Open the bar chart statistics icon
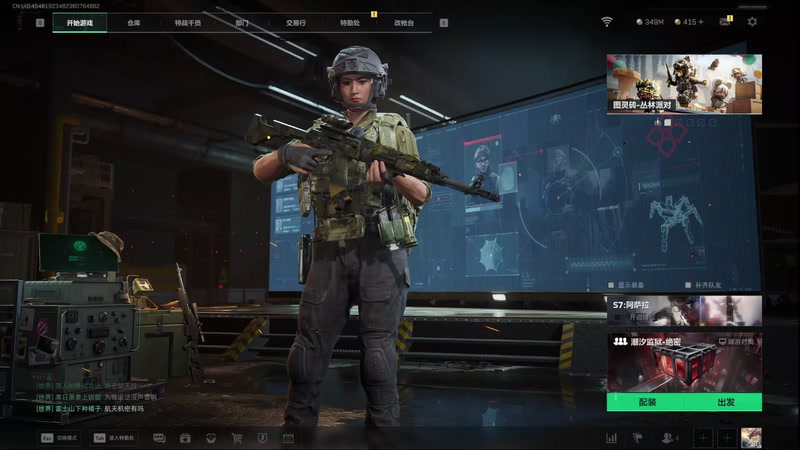 (x=611, y=438)
